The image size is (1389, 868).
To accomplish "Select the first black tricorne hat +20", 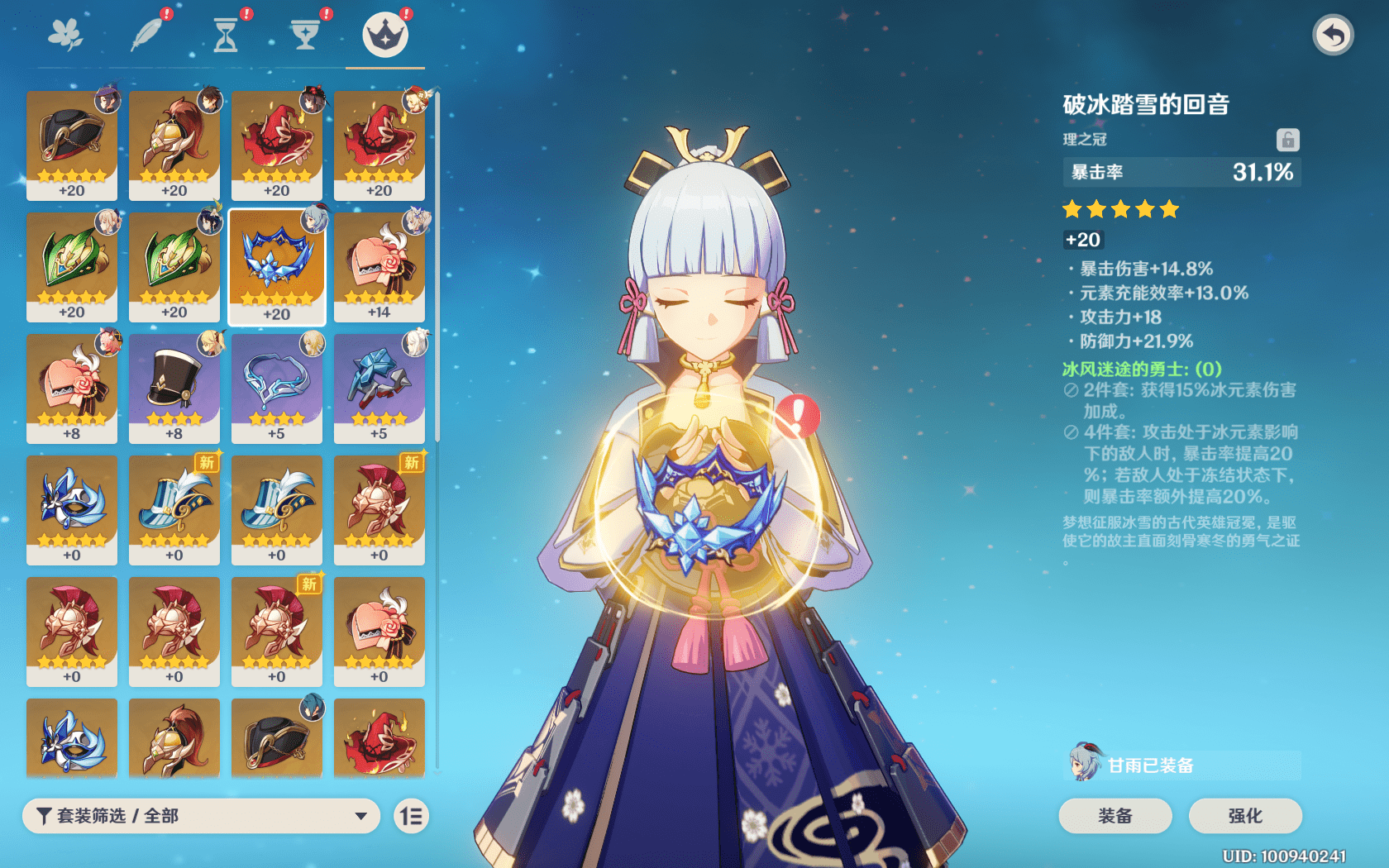I will 72,145.
